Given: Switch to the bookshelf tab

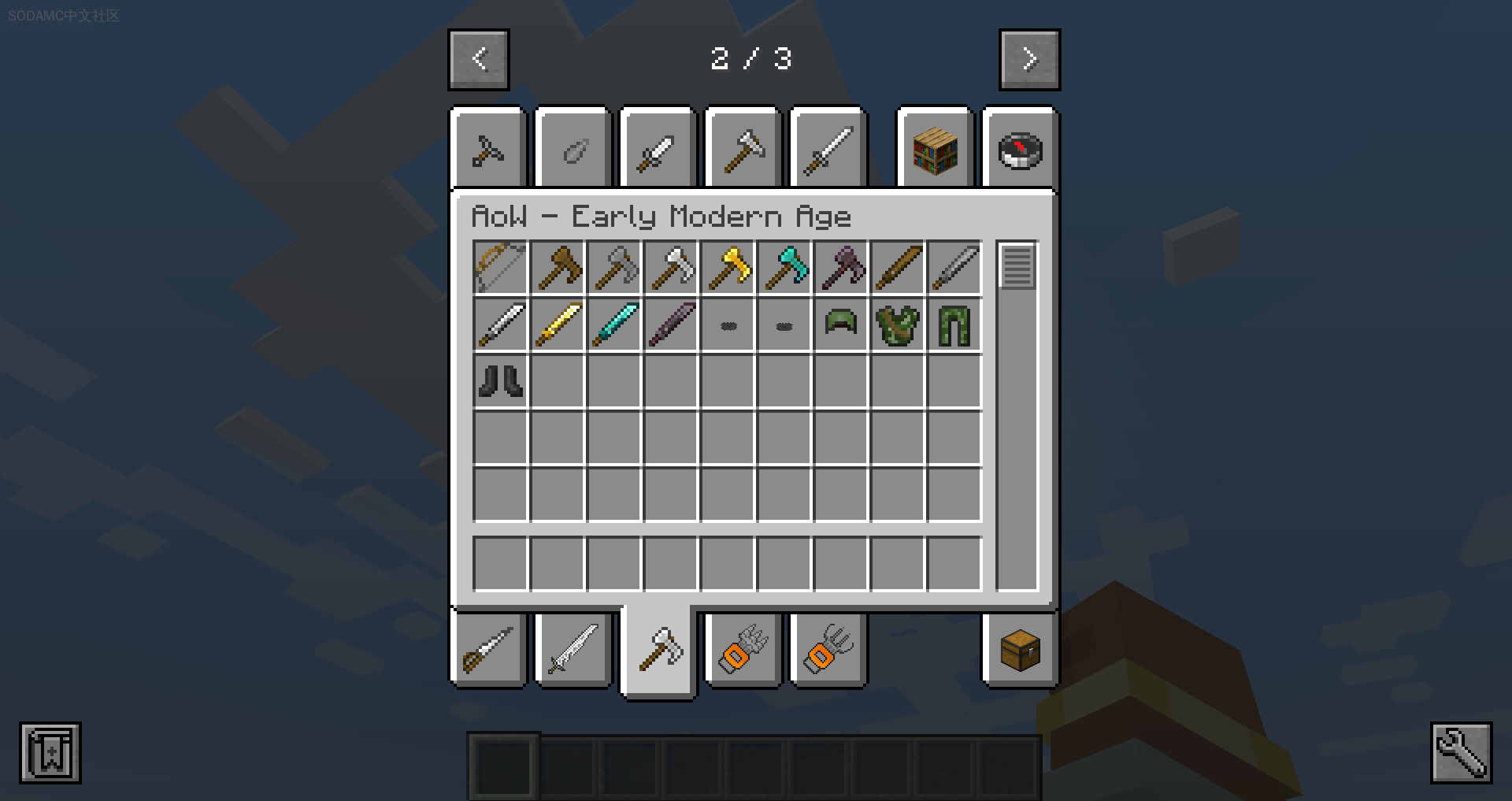Looking at the screenshot, I should (x=935, y=150).
